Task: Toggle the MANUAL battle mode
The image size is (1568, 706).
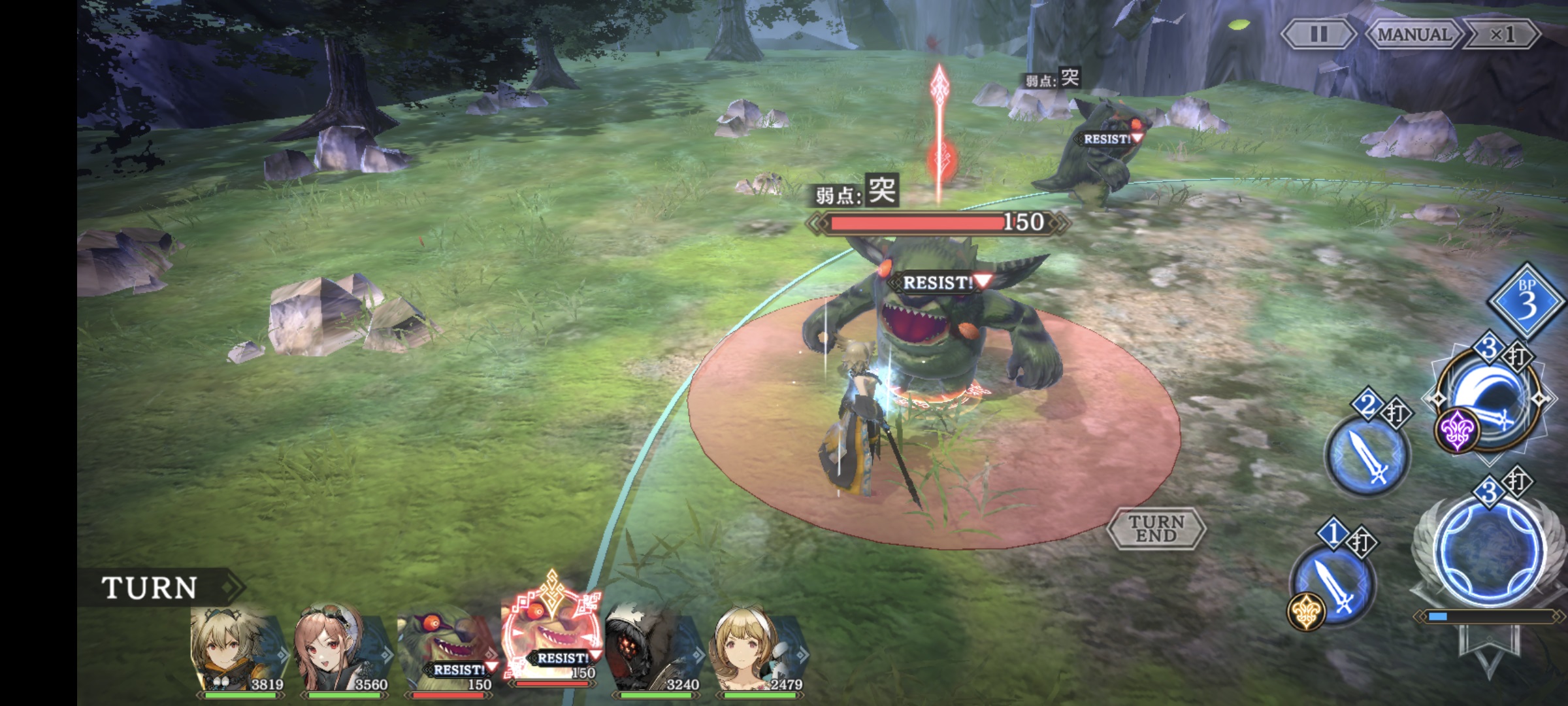Action: (1414, 34)
